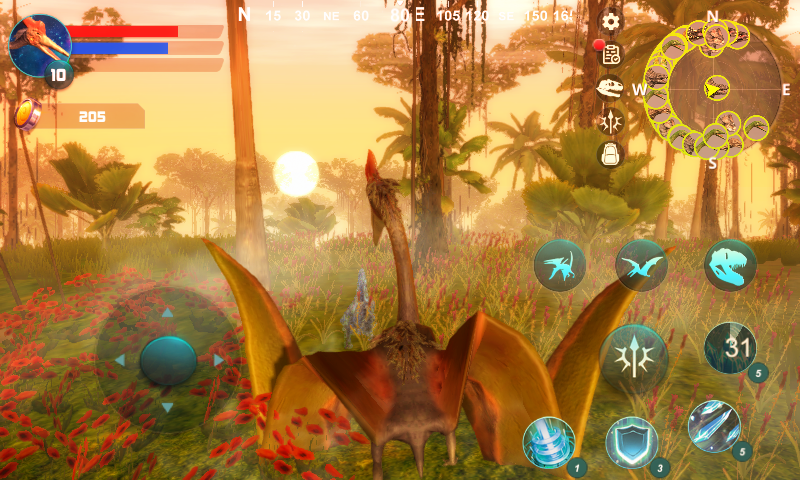Activate the takeoff pterosaur ability button
The width and height of the screenshot is (800, 480).
[559, 265]
